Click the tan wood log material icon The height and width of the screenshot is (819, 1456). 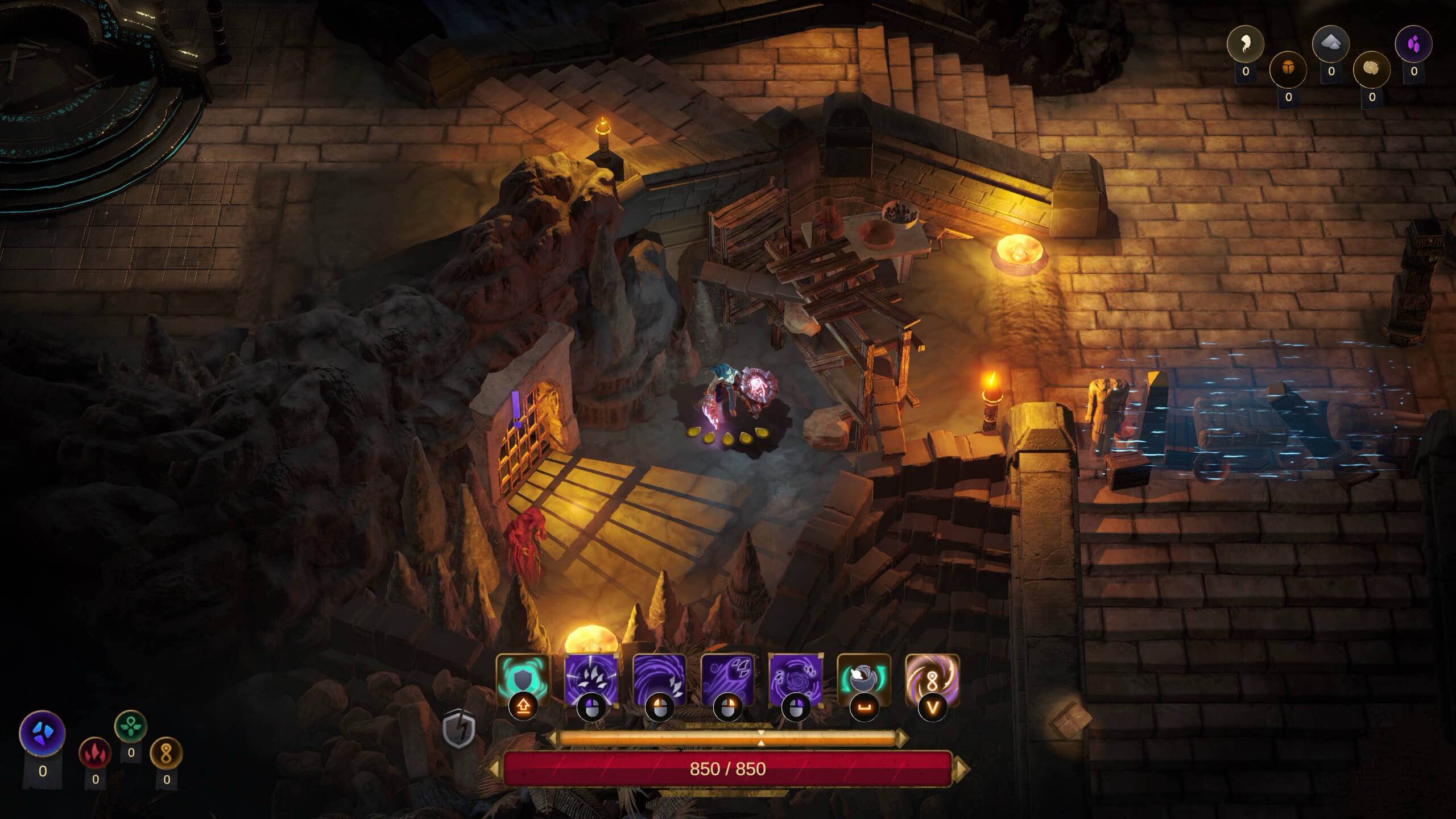pos(1372,69)
